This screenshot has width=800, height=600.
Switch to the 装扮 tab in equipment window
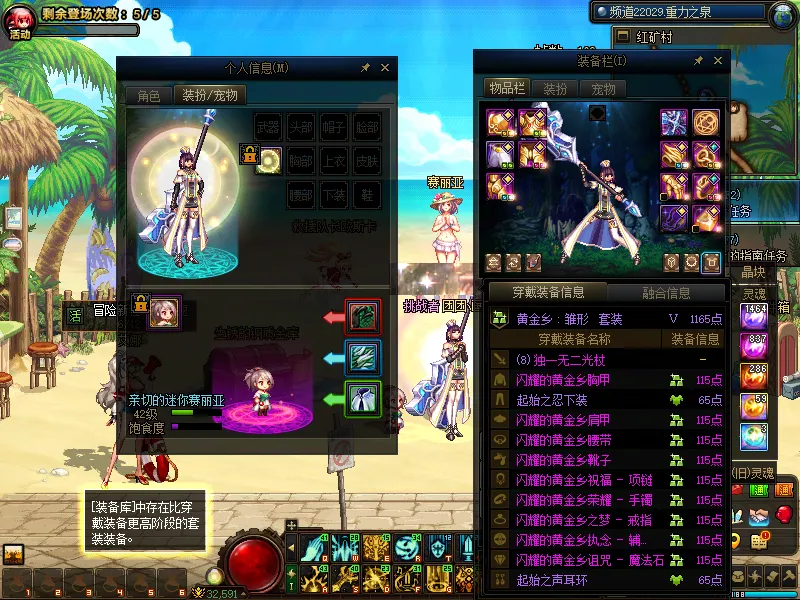point(555,89)
